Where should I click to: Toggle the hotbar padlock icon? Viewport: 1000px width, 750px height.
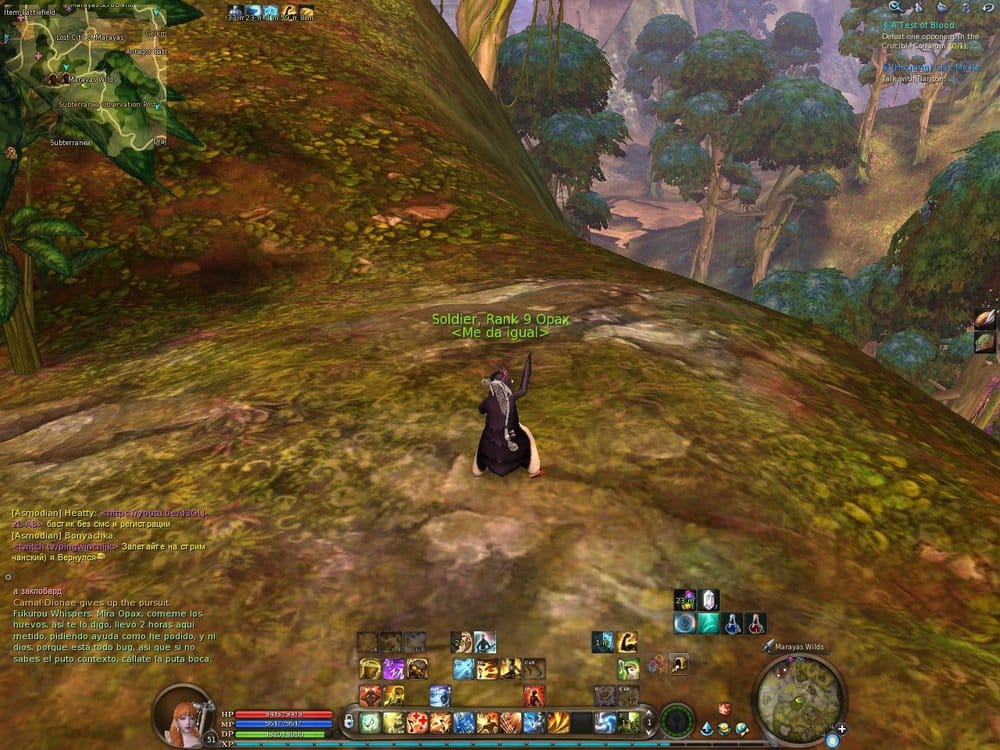[349, 720]
